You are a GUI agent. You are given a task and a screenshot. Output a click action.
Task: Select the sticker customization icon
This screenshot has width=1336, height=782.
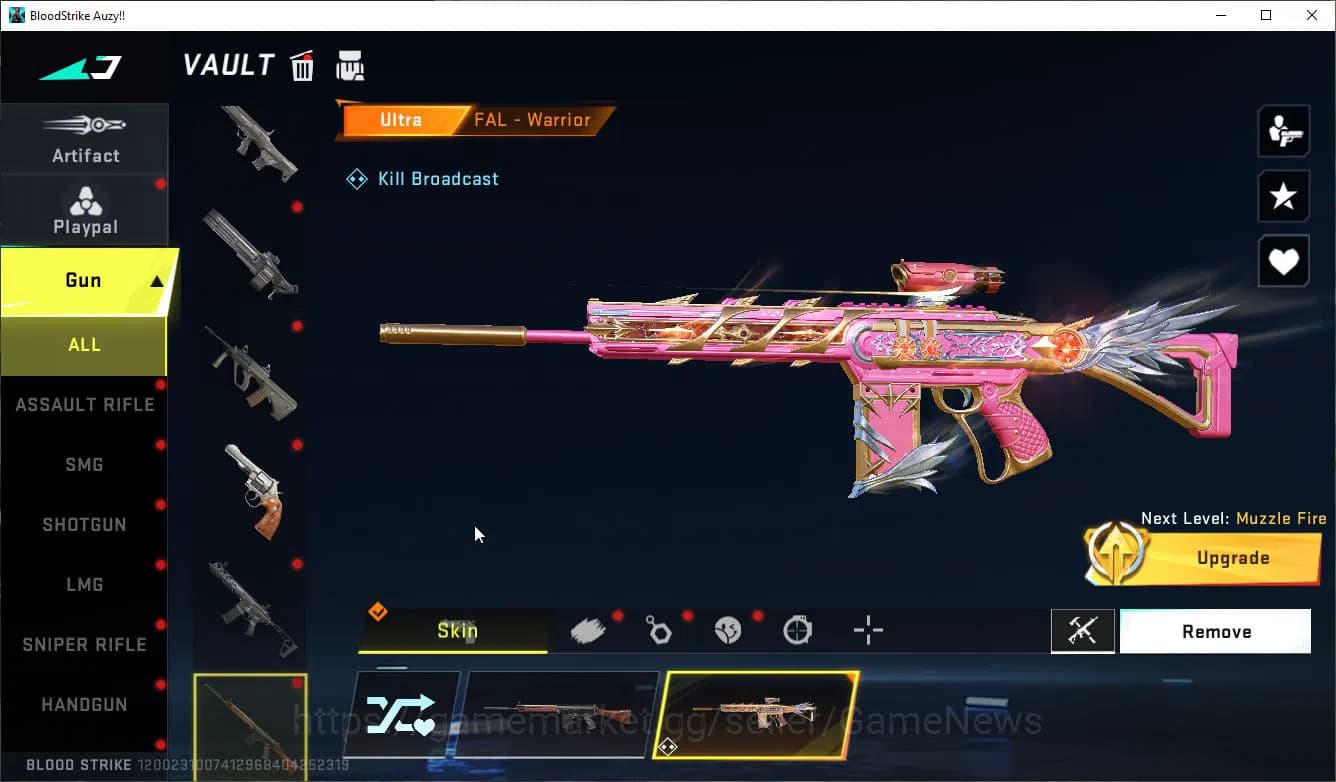pos(728,629)
